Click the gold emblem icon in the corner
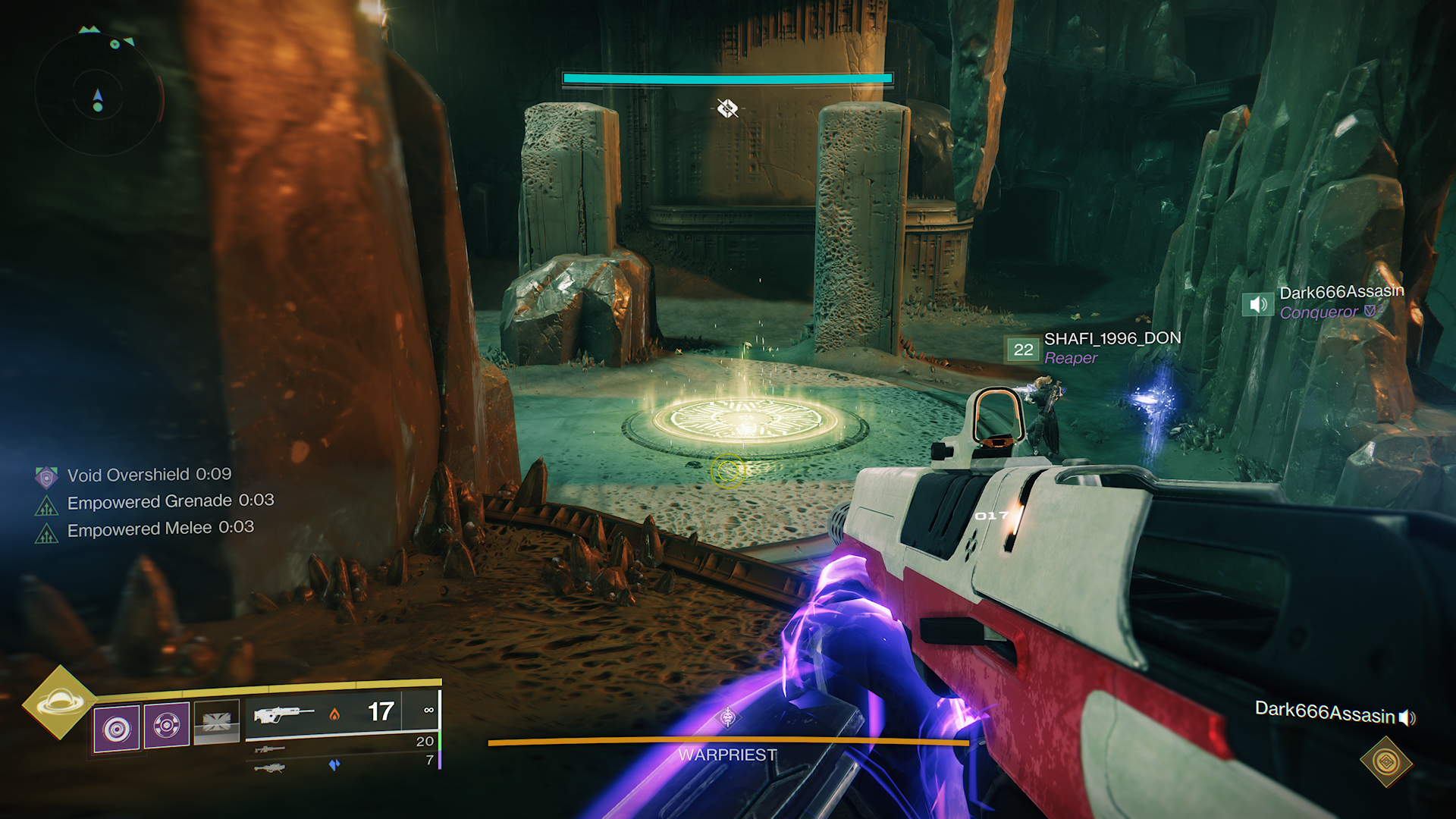 tap(1386, 761)
